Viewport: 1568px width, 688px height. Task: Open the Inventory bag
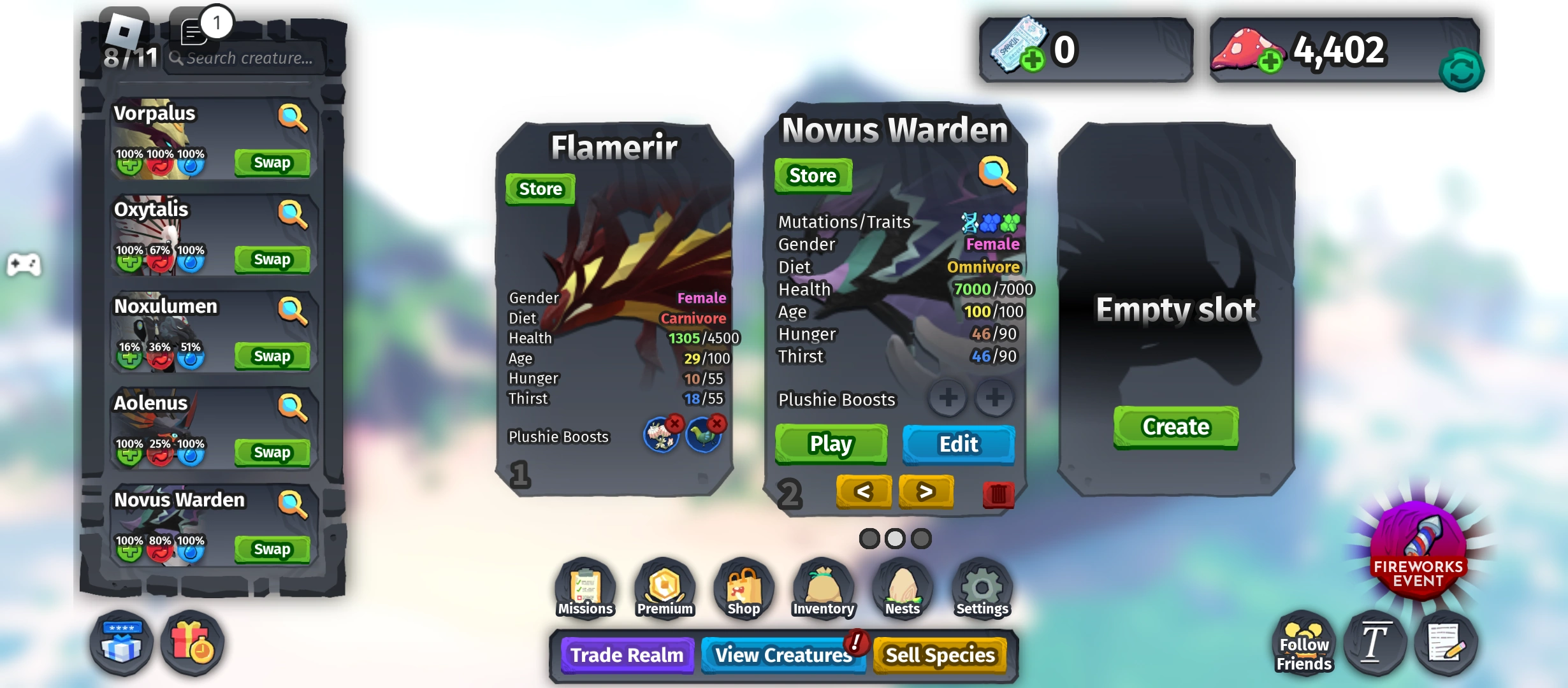point(822,587)
